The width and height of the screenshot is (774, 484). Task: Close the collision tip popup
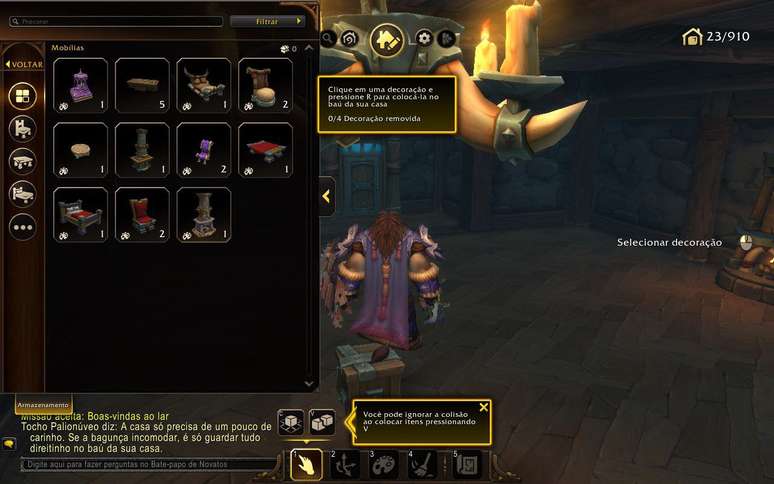coord(484,407)
